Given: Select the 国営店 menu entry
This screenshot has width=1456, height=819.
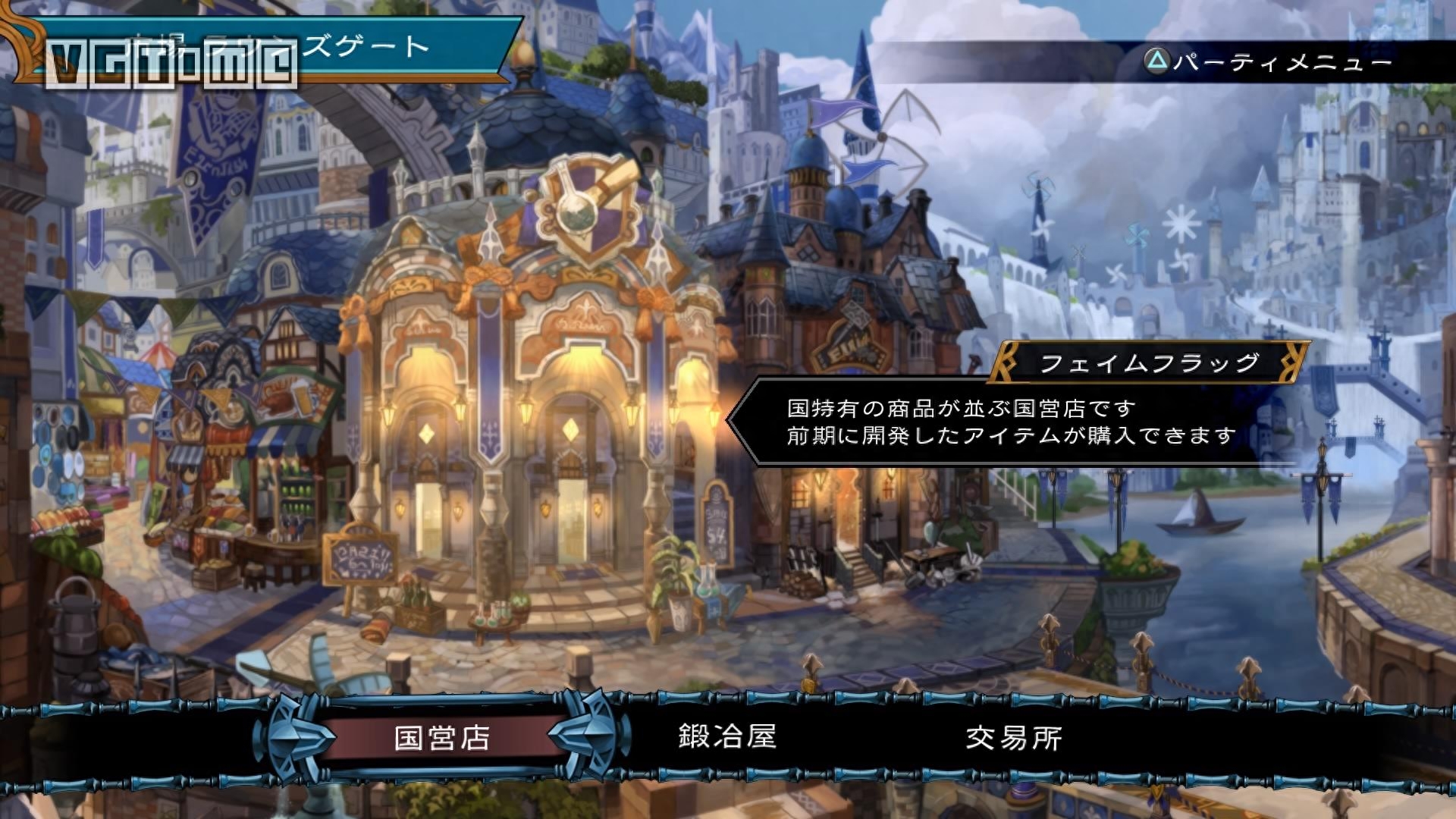Looking at the screenshot, I should [442, 737].
